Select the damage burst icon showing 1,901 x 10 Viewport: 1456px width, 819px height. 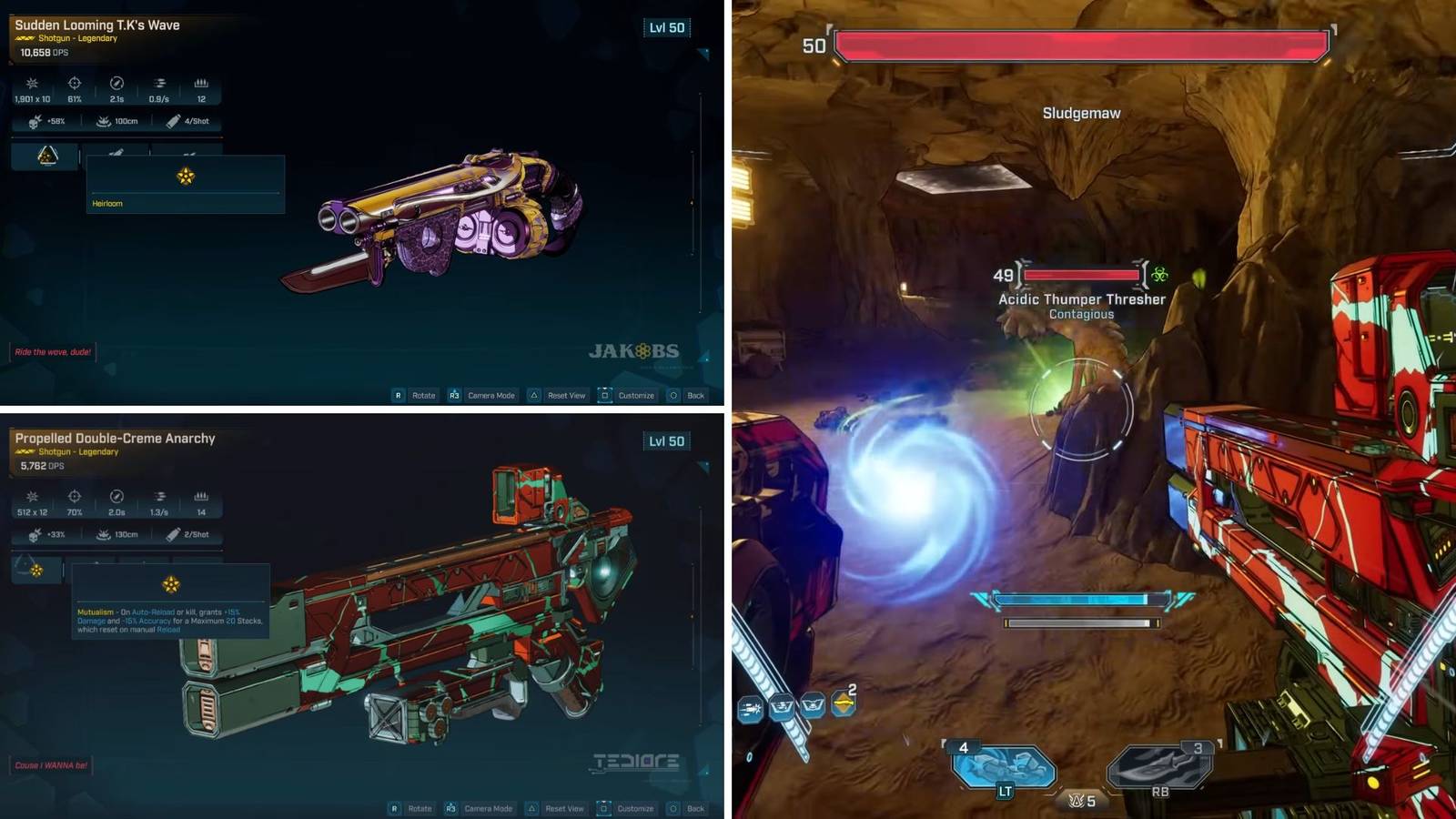(x=32, y=84)
